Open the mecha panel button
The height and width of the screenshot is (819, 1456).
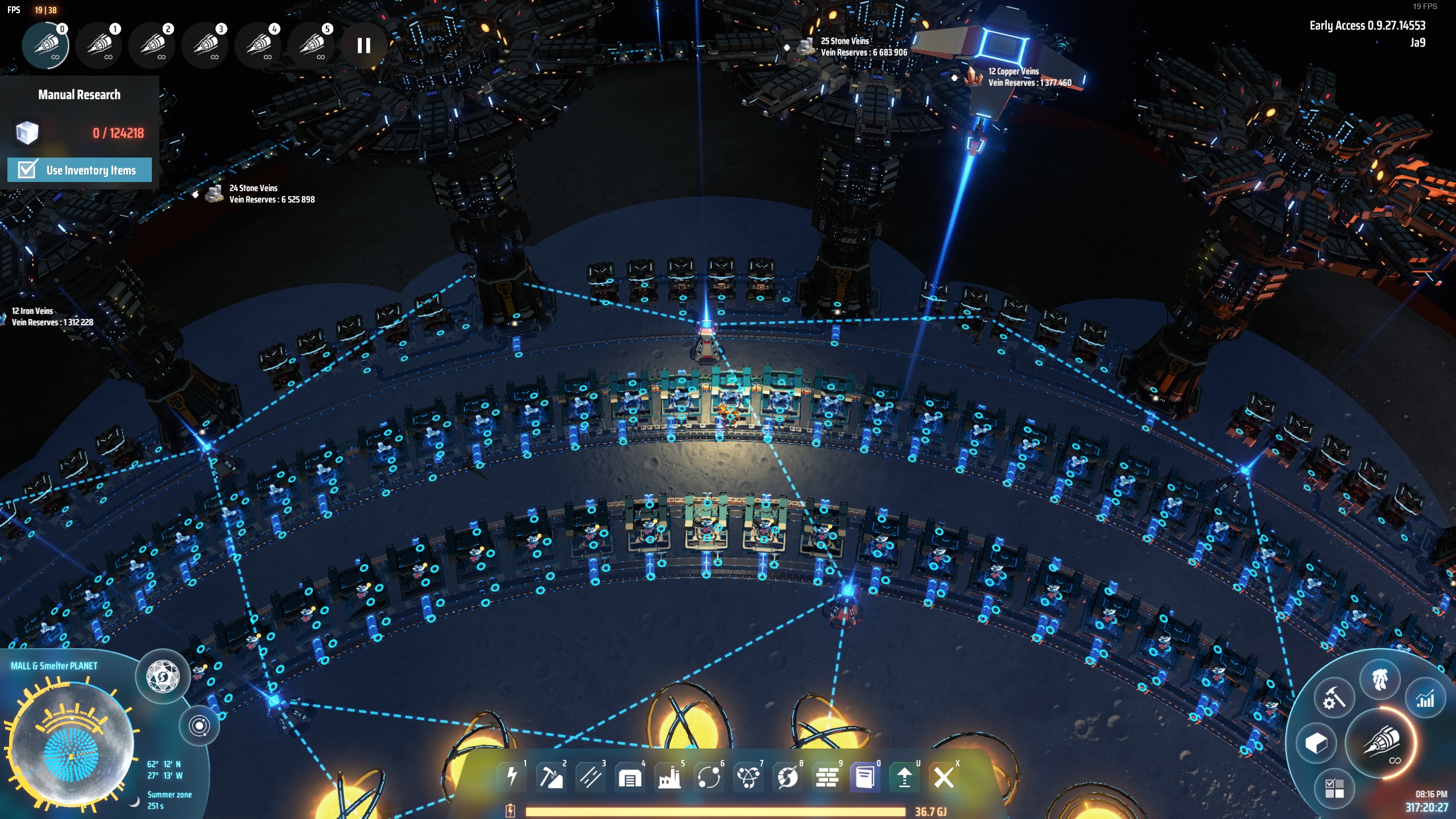[x=1380, y=679]
